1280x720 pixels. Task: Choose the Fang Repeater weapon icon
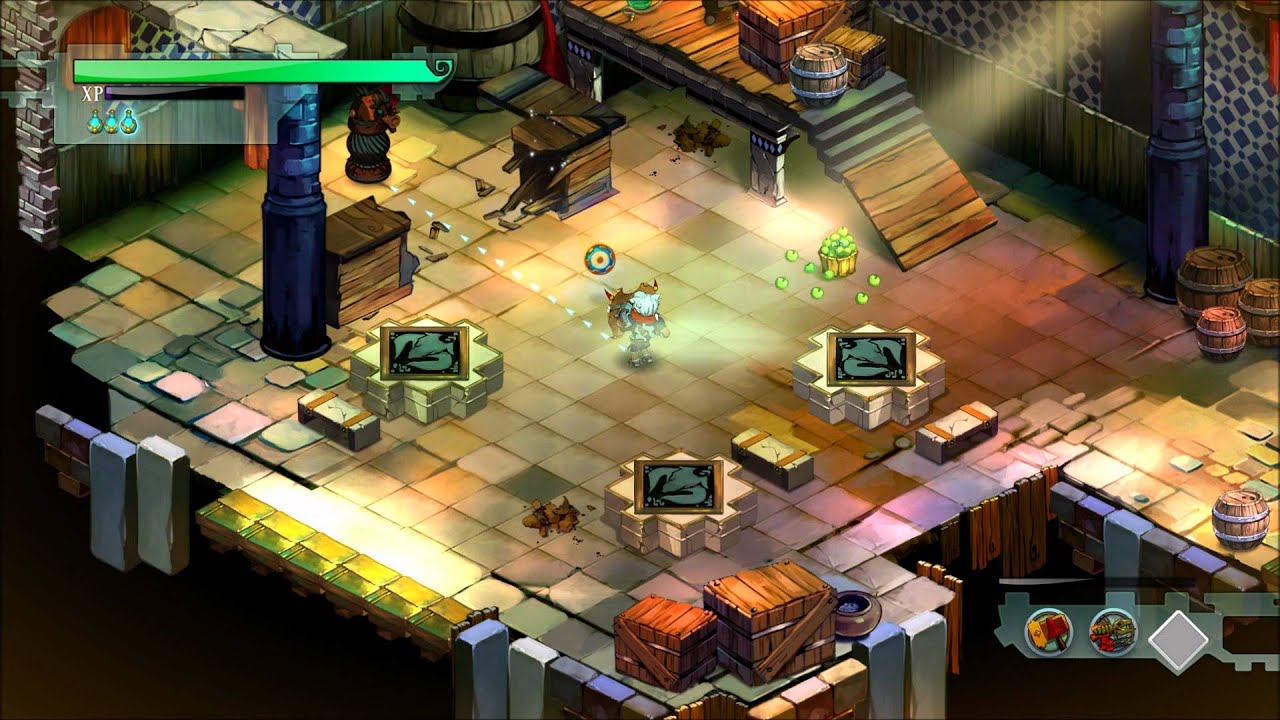click(1112, 633)
